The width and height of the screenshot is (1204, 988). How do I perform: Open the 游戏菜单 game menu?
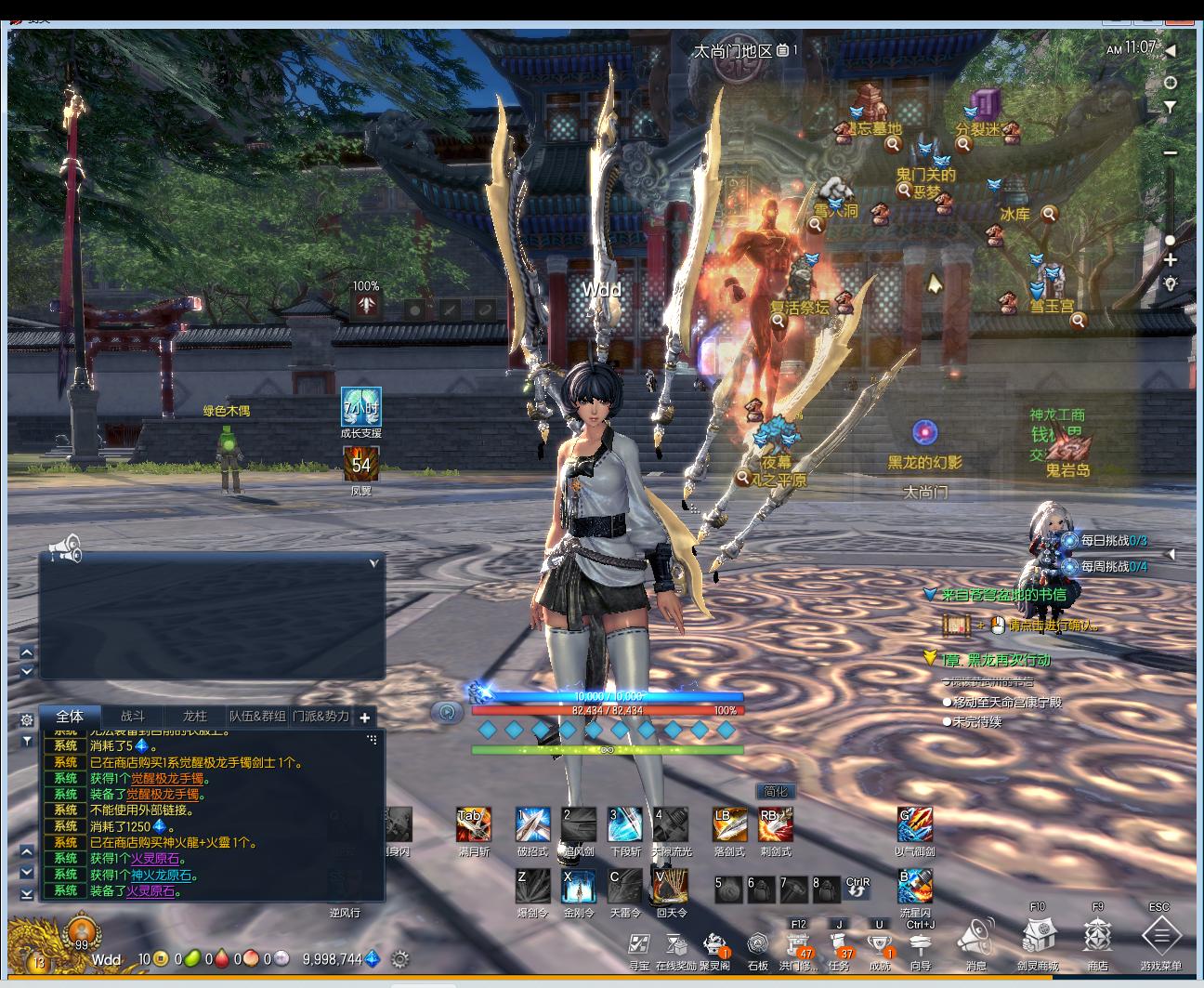(x=1160, y=936)
